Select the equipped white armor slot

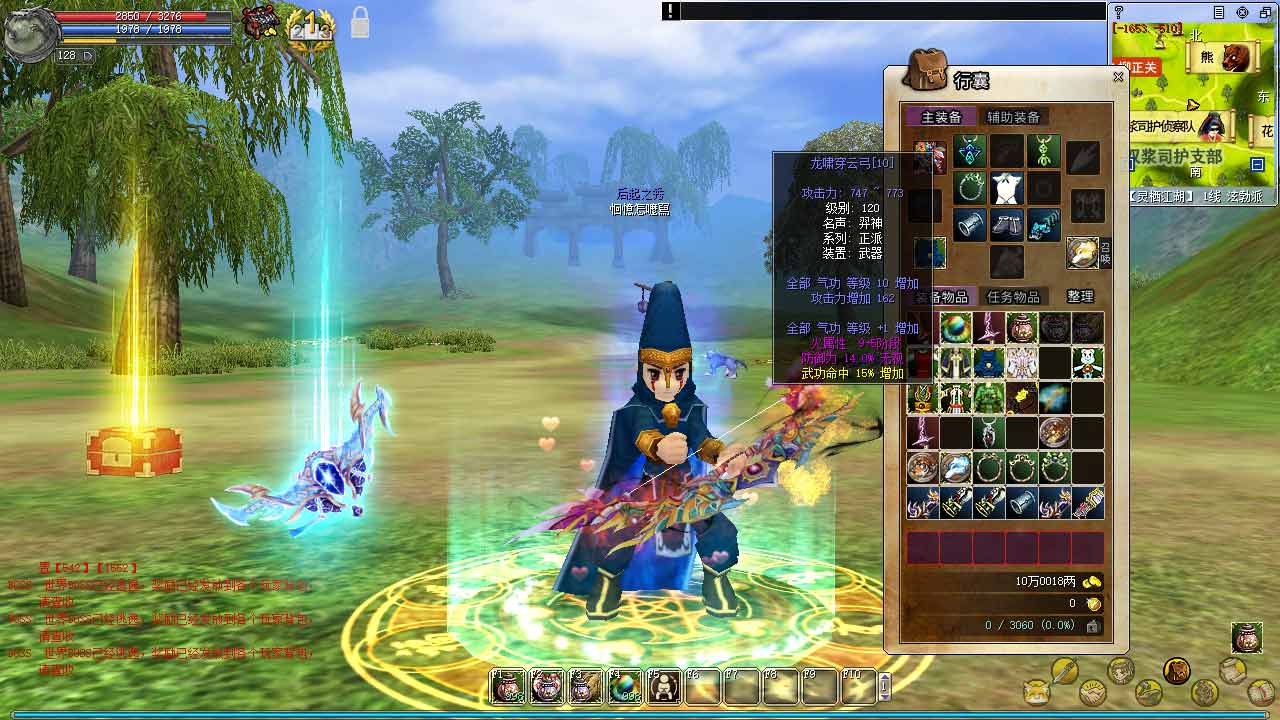pos(1007,188)
